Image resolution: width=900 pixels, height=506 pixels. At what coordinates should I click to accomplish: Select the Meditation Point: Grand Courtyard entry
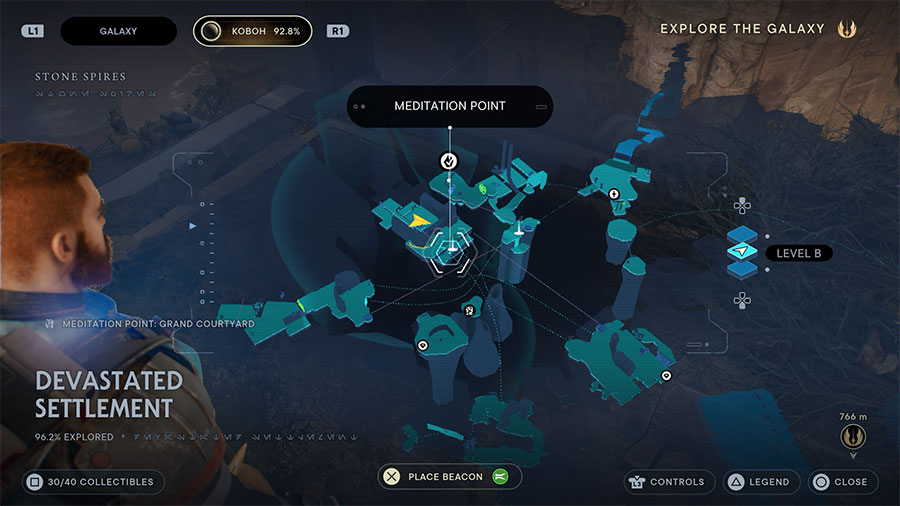[x=150, y=324]
